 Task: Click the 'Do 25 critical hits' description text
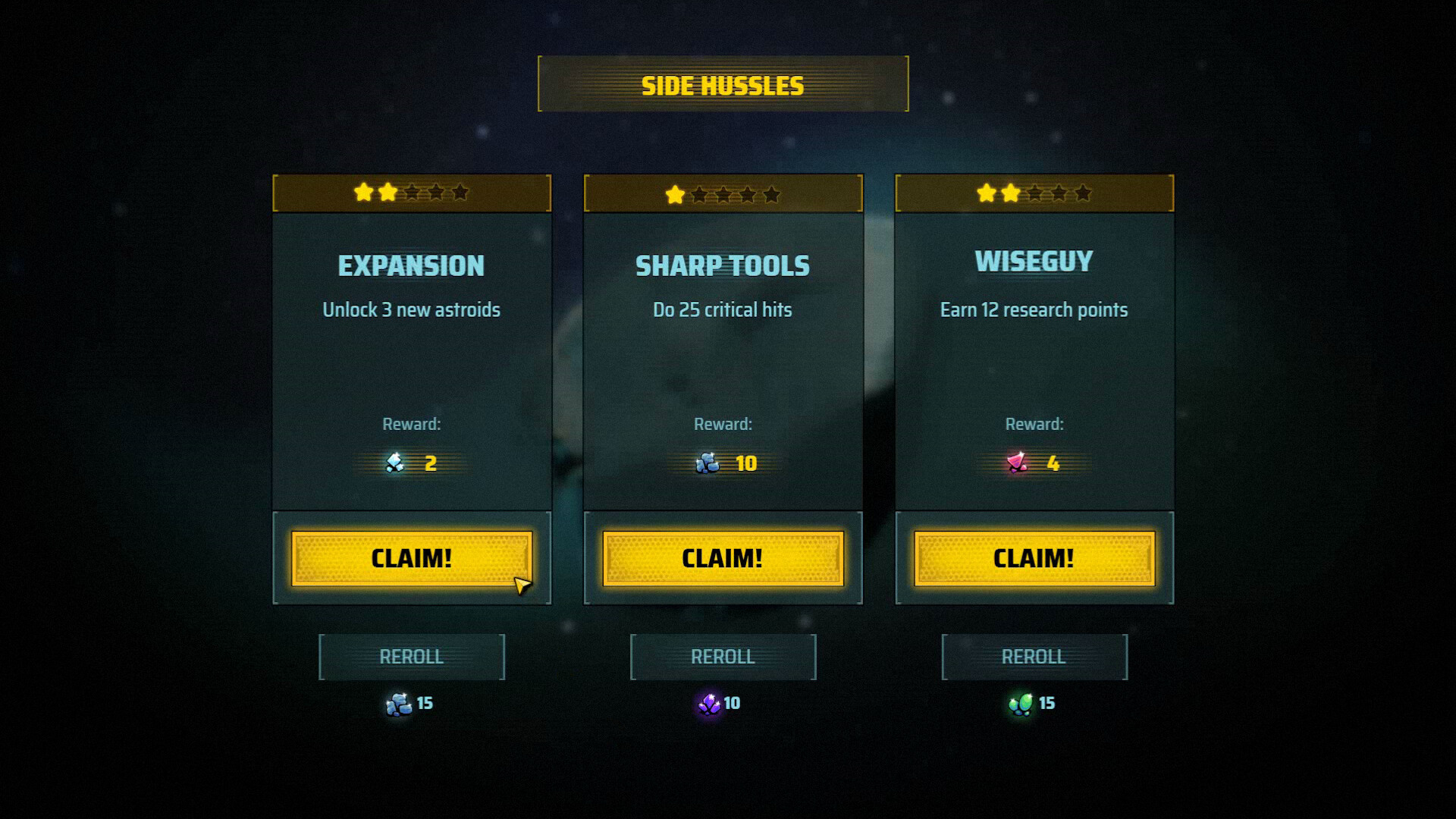(722, 309)
